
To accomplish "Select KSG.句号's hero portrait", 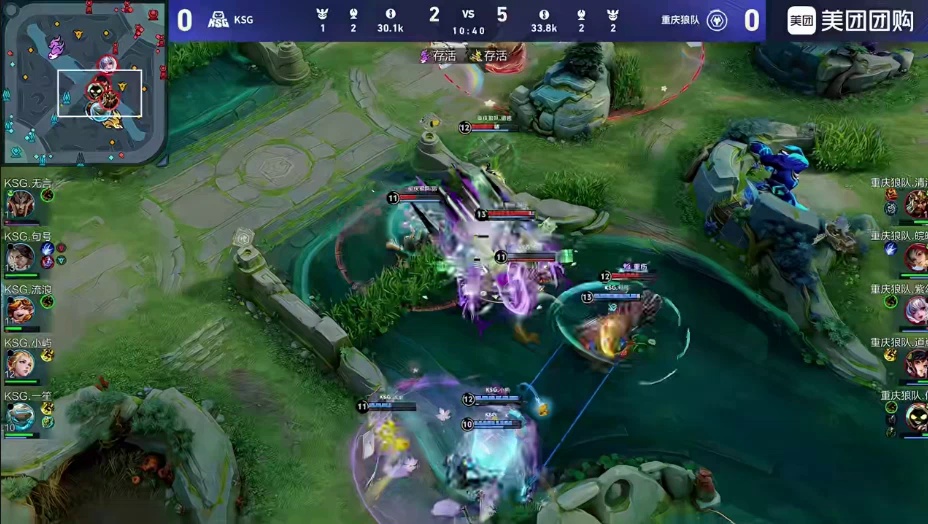I will click(19, 258).
